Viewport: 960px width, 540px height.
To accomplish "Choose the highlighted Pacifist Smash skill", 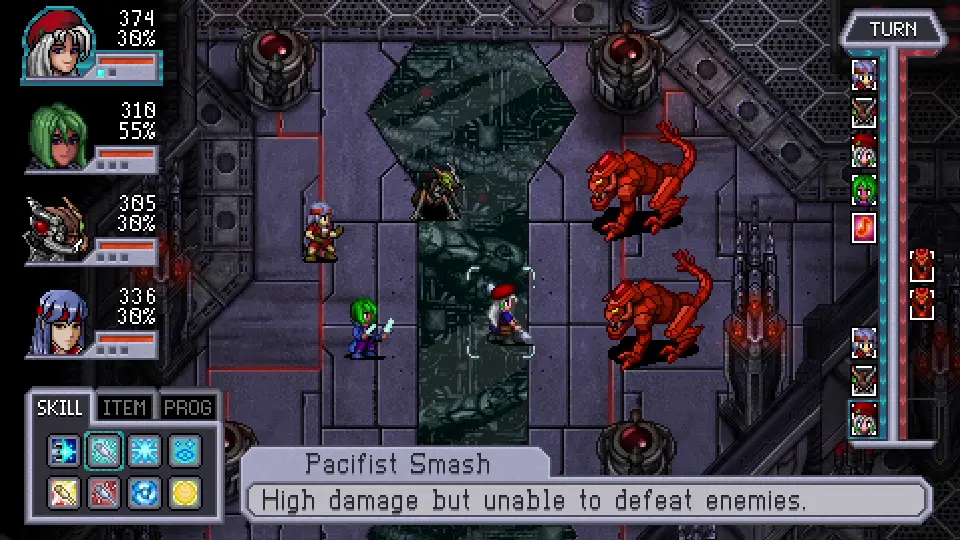I will pyautogui.click(x=104, y=451).
